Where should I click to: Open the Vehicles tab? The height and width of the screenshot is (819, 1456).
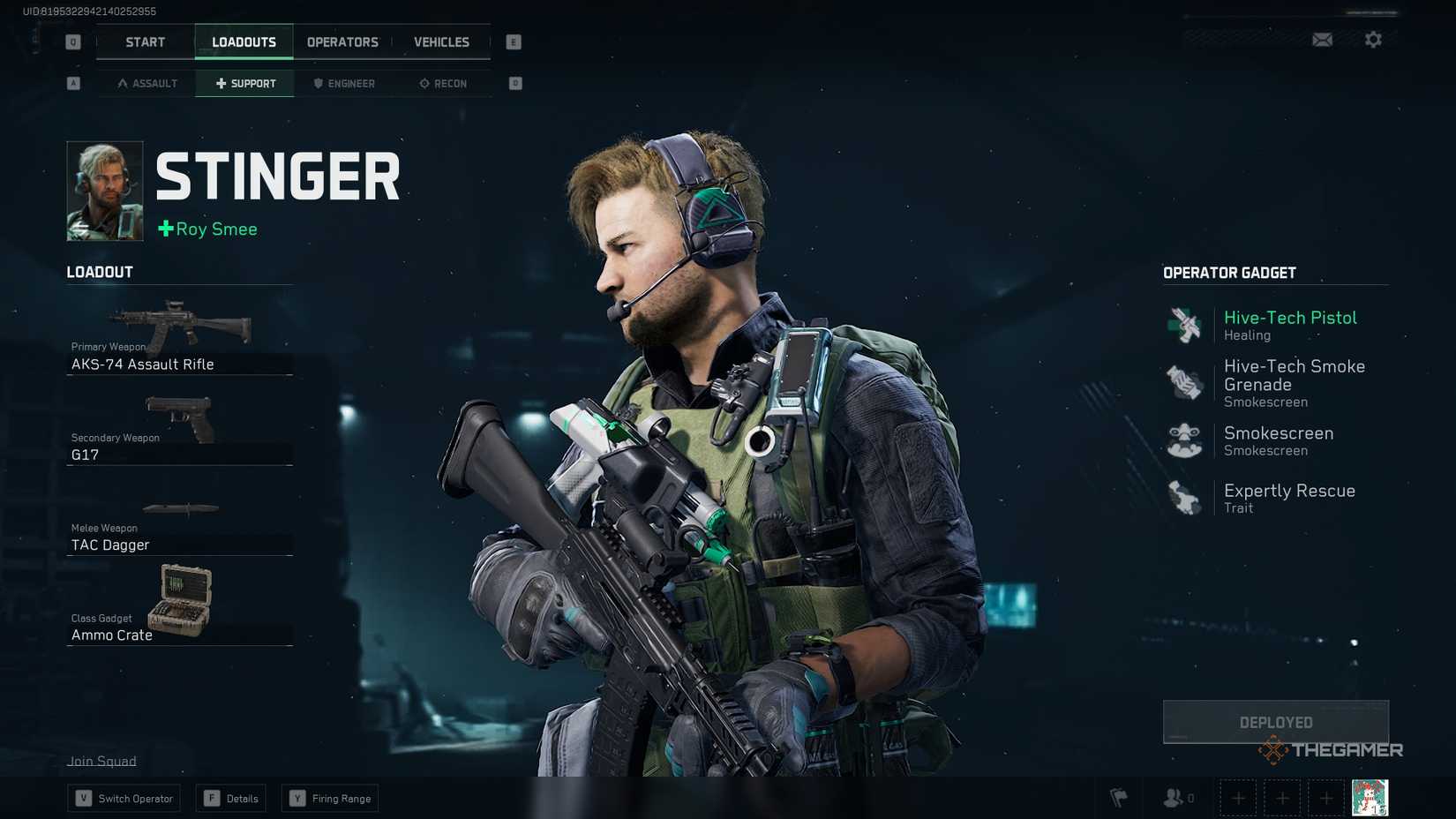(441, 42)
